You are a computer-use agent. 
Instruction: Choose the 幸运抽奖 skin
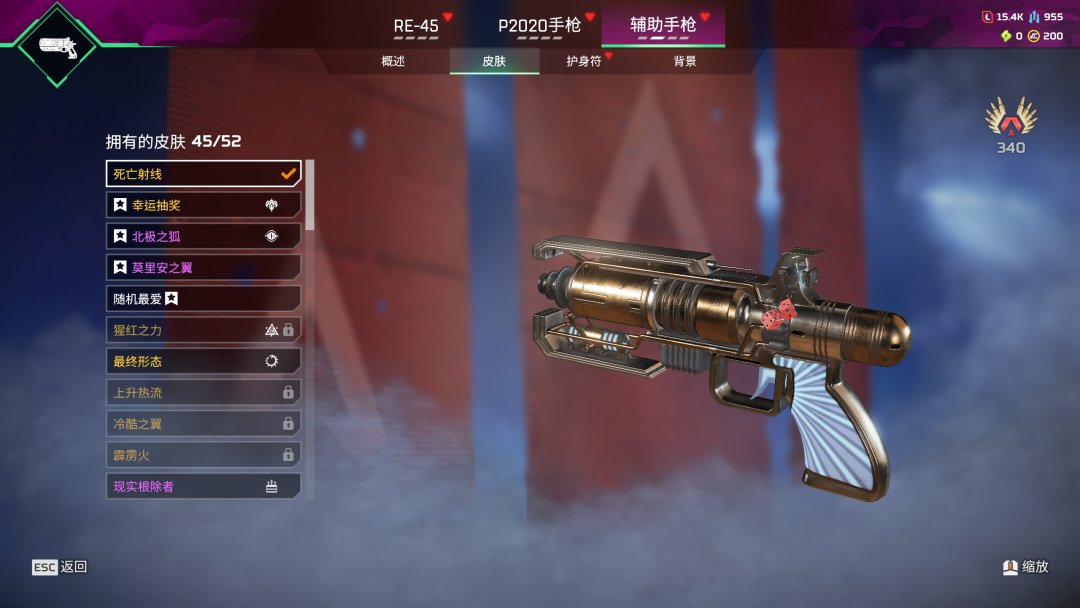pyautogui.click(x=203, y=205)
